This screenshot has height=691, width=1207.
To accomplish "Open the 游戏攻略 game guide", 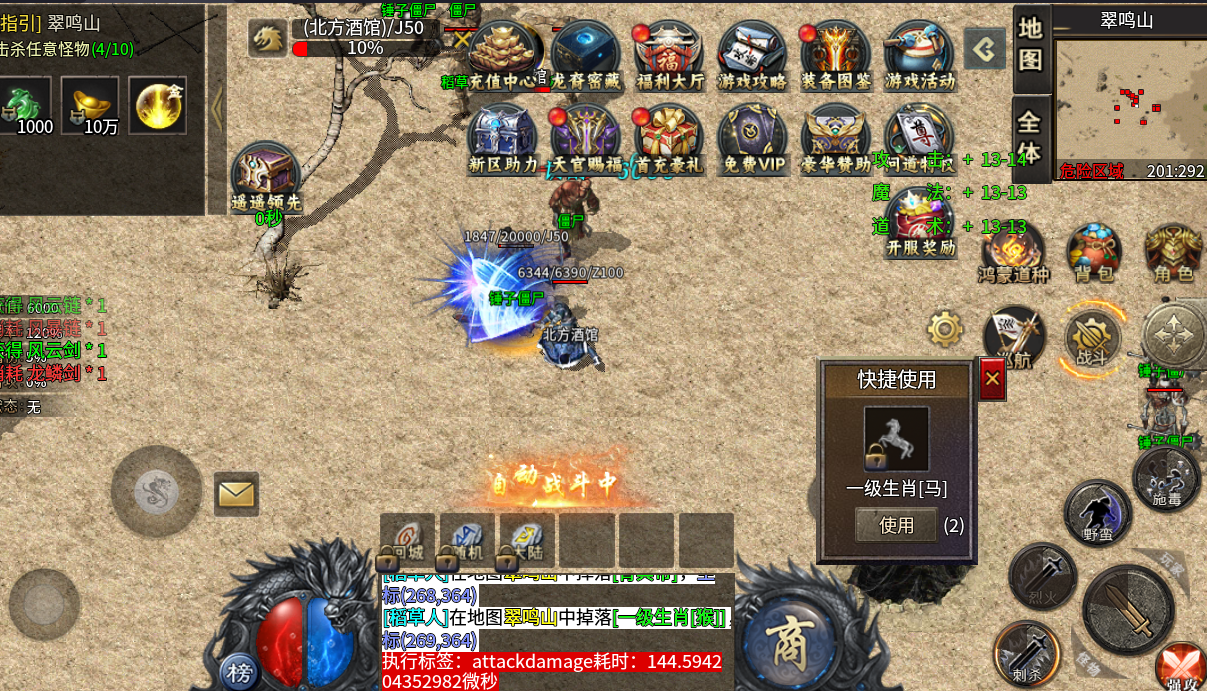I will coord(752,55).
